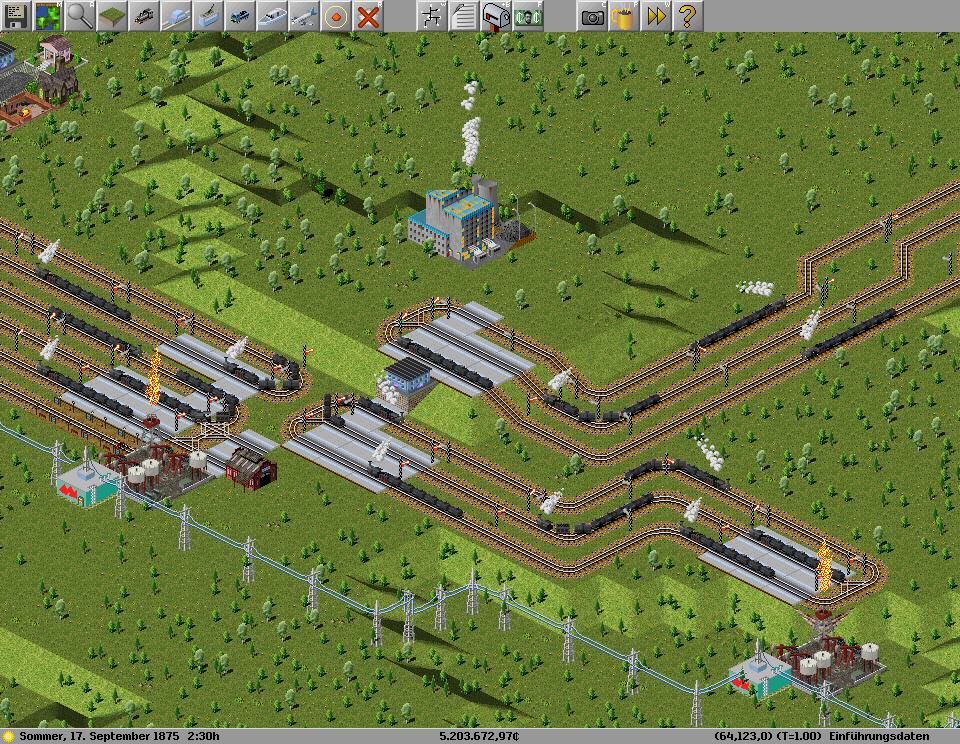Image resolution: width=960 pixels, height=744 pixels.
Task: Open the line management diagram
Action: [x=432, y=16]
